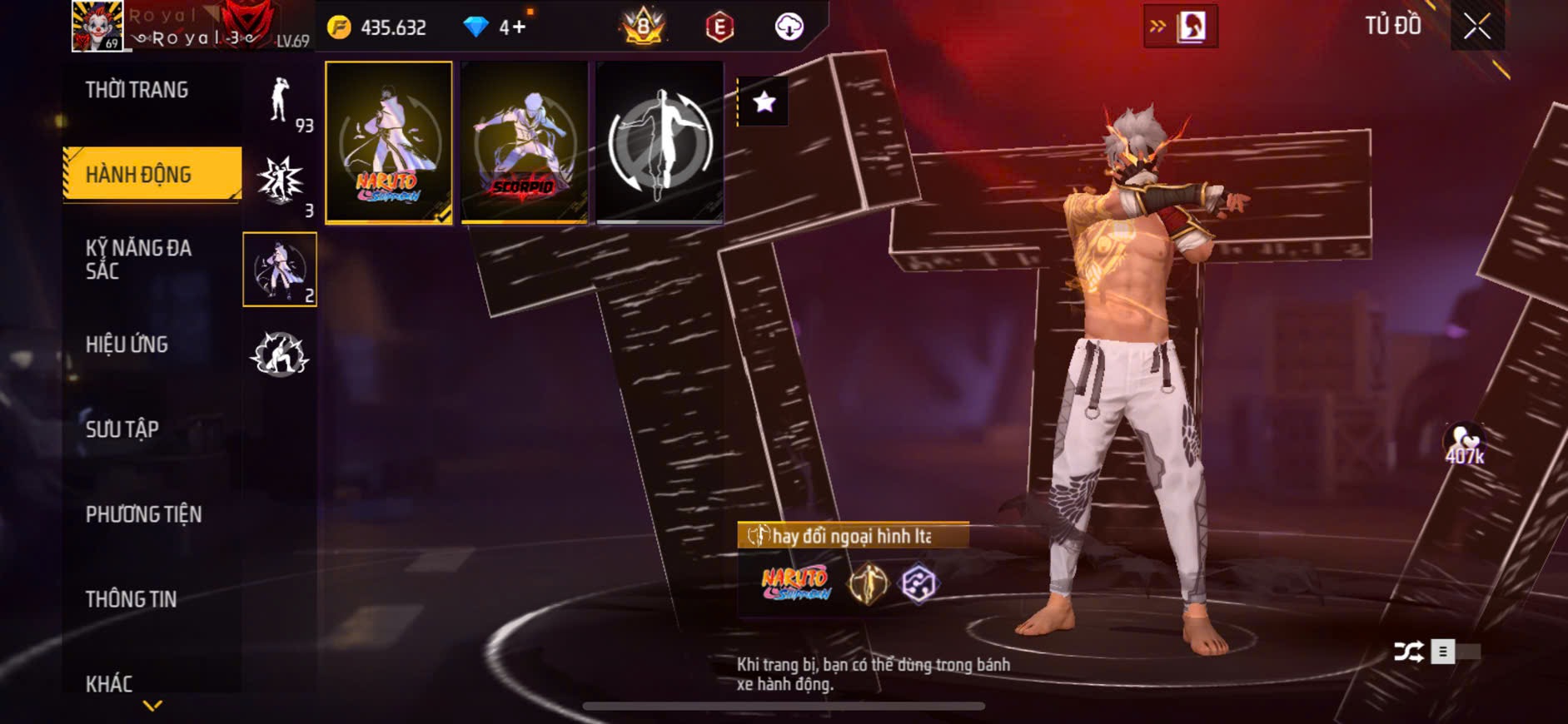Image resolution: width=1568 pixels, height=724 pixels.
Task: Switch to Kỹ Năng Đa Sắc tab
Action: [139, 259]
